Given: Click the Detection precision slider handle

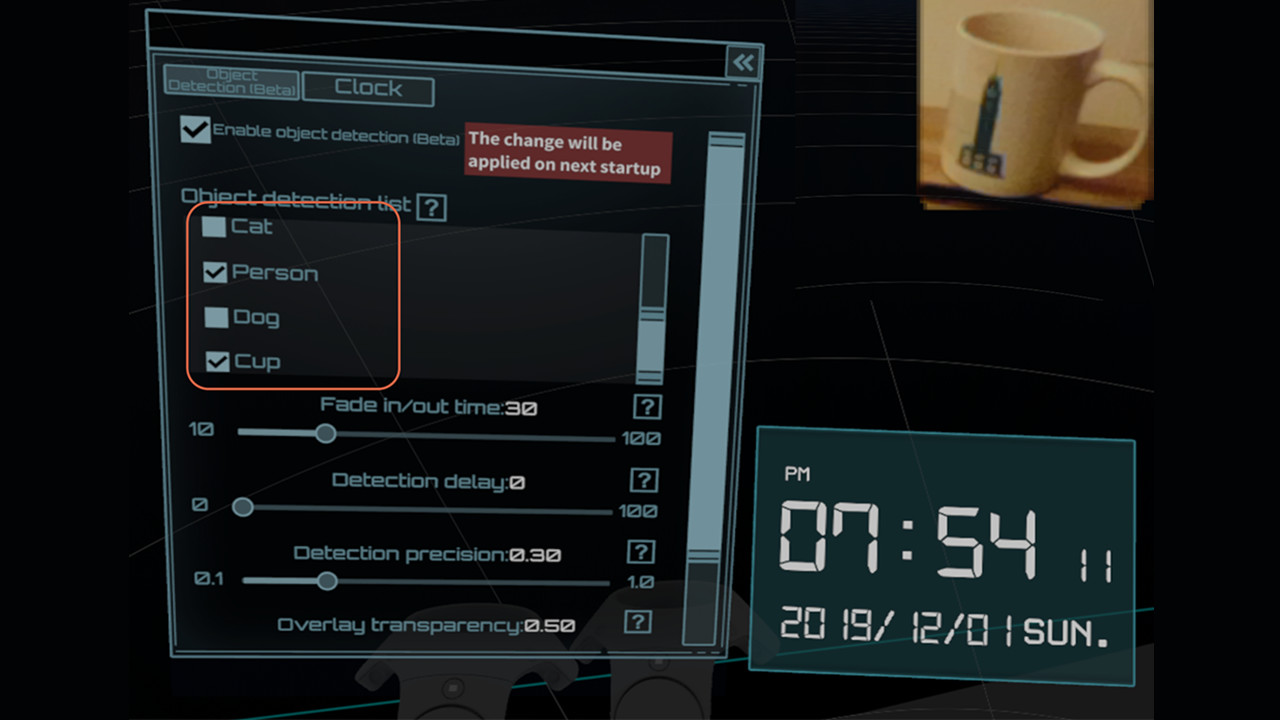Looking at the screenshot, I should point(326,581).
